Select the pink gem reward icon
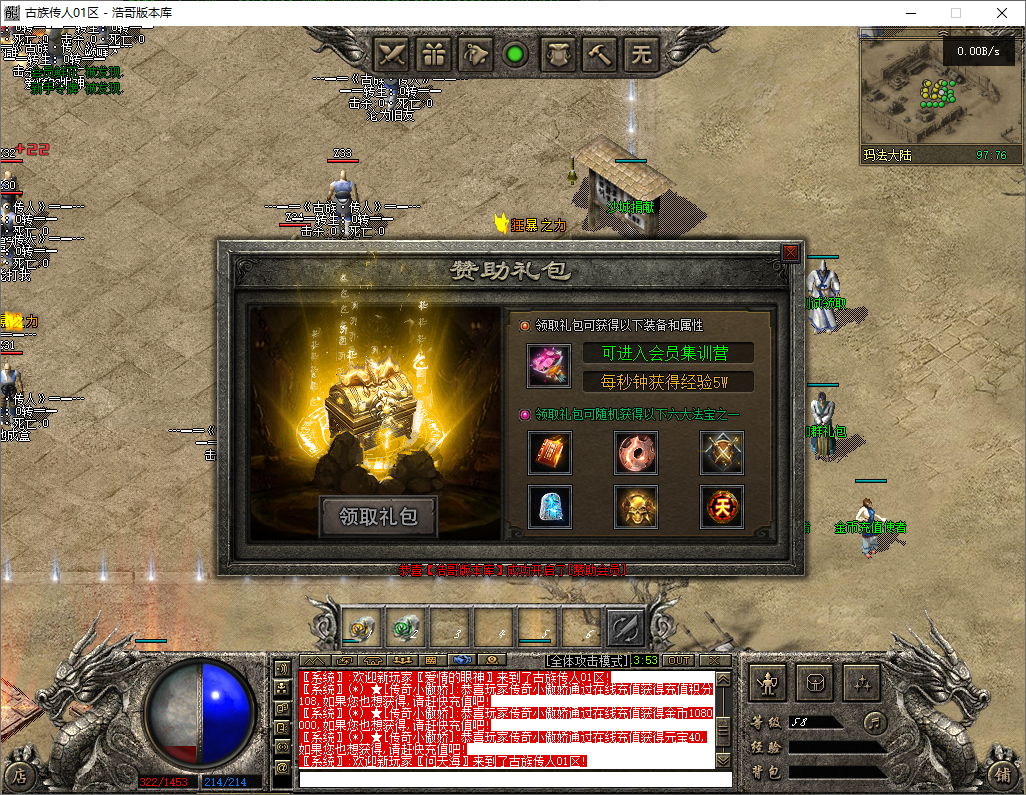 click(x=549, y=366)
